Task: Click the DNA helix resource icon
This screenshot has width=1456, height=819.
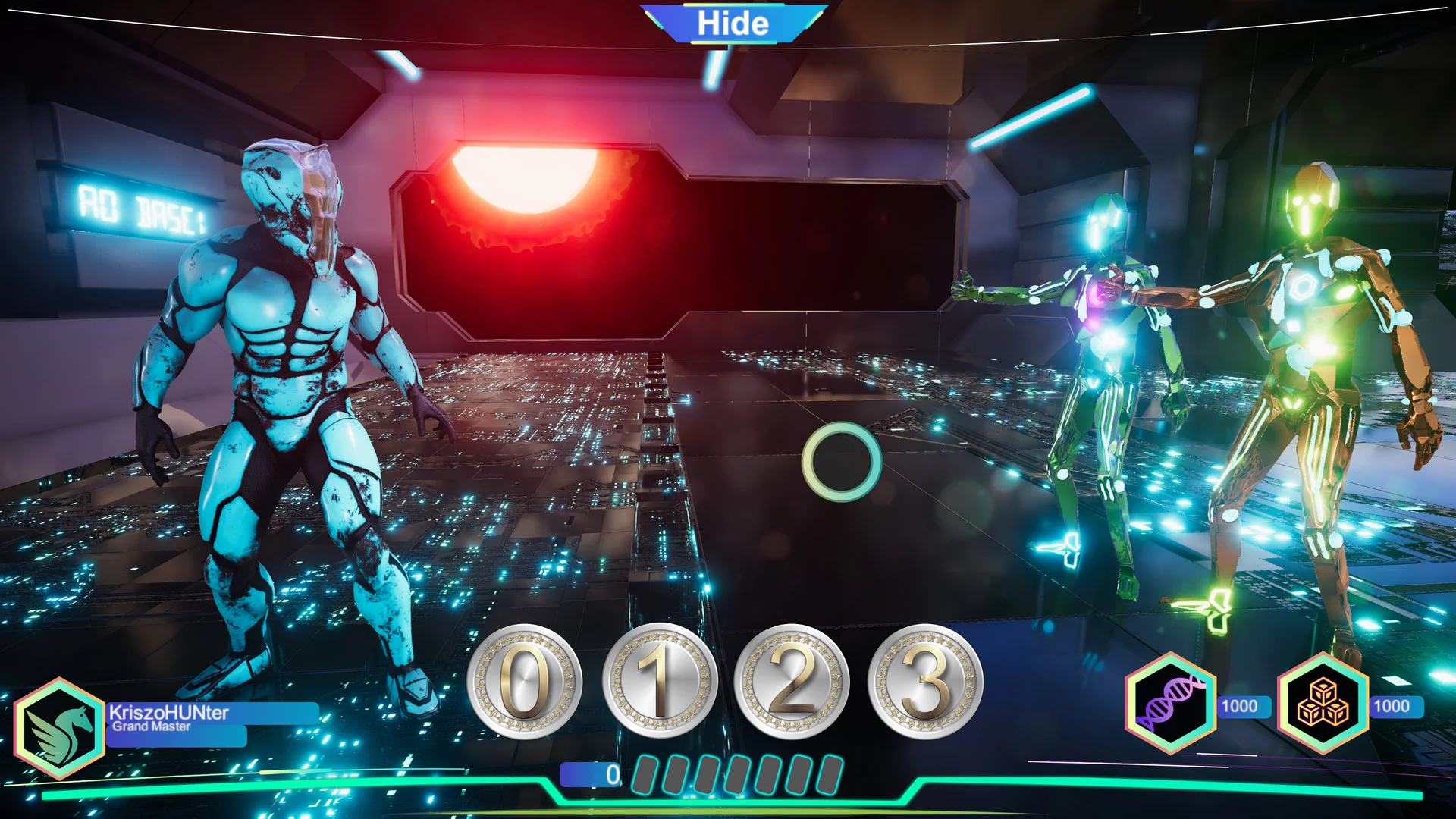Action: point(1171,704)
